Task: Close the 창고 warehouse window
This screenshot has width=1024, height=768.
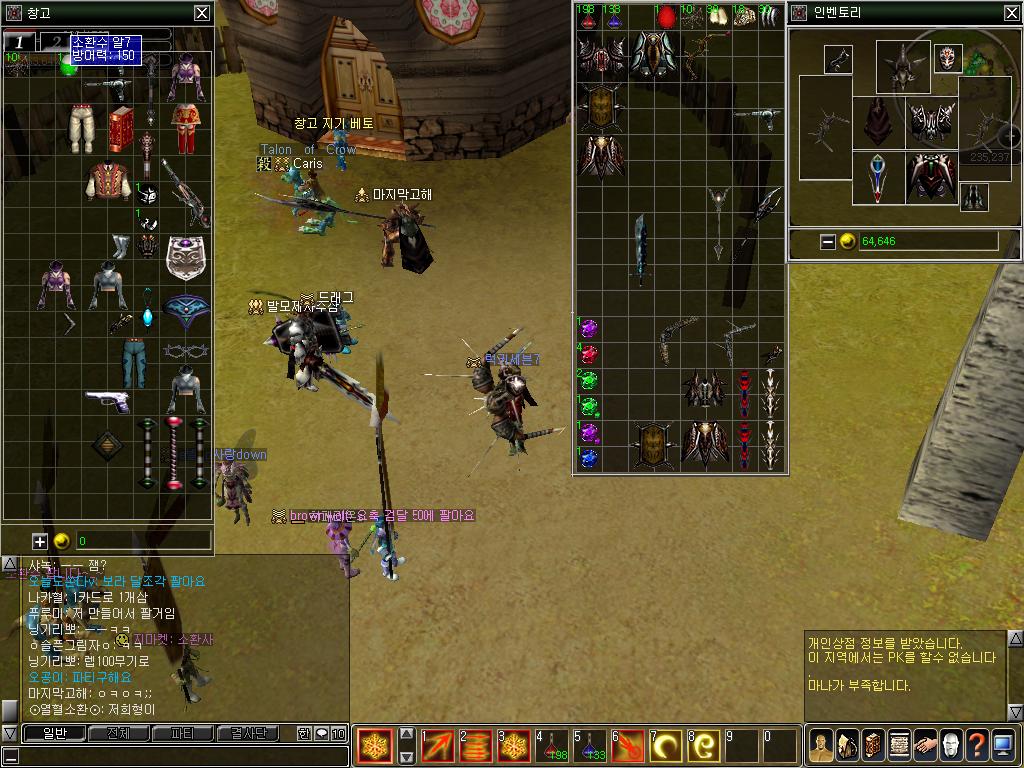Action: (202, 13)
